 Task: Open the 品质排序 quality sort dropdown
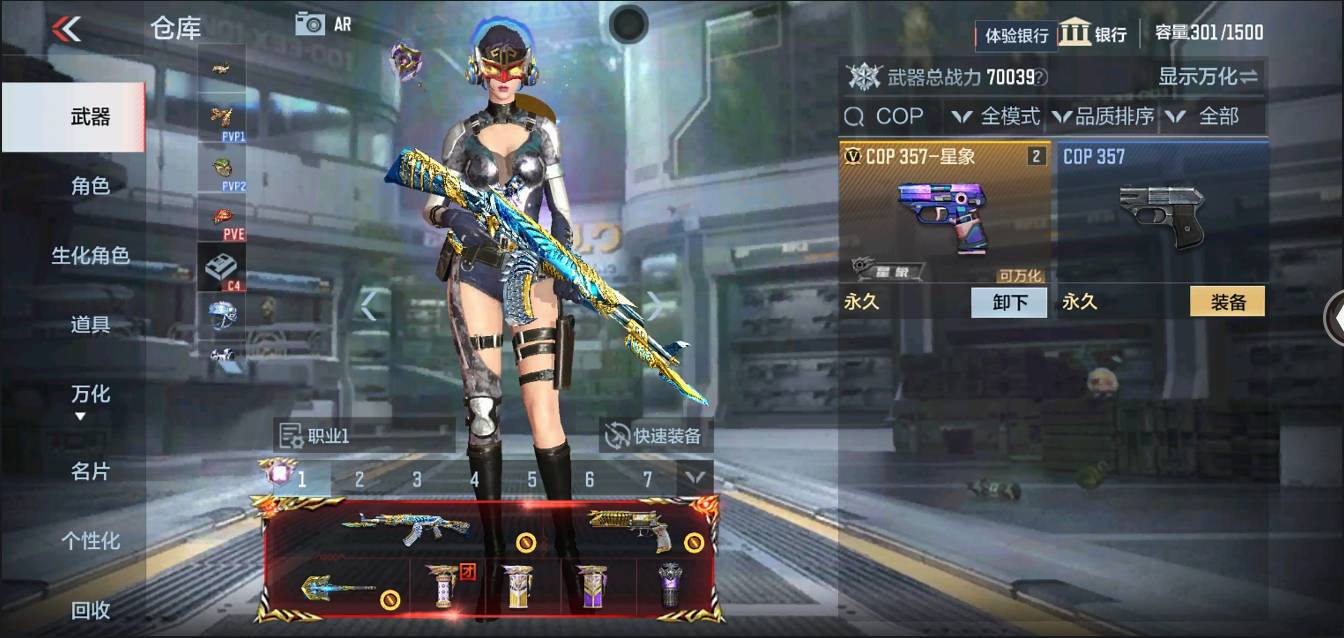(x=1103, y=116)
